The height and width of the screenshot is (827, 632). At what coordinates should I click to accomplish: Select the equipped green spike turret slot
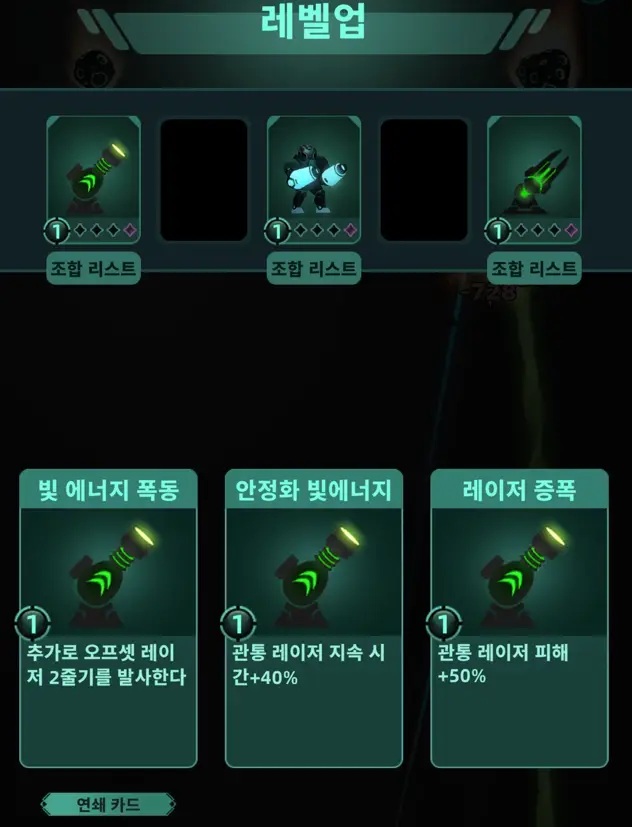point(534,180)
